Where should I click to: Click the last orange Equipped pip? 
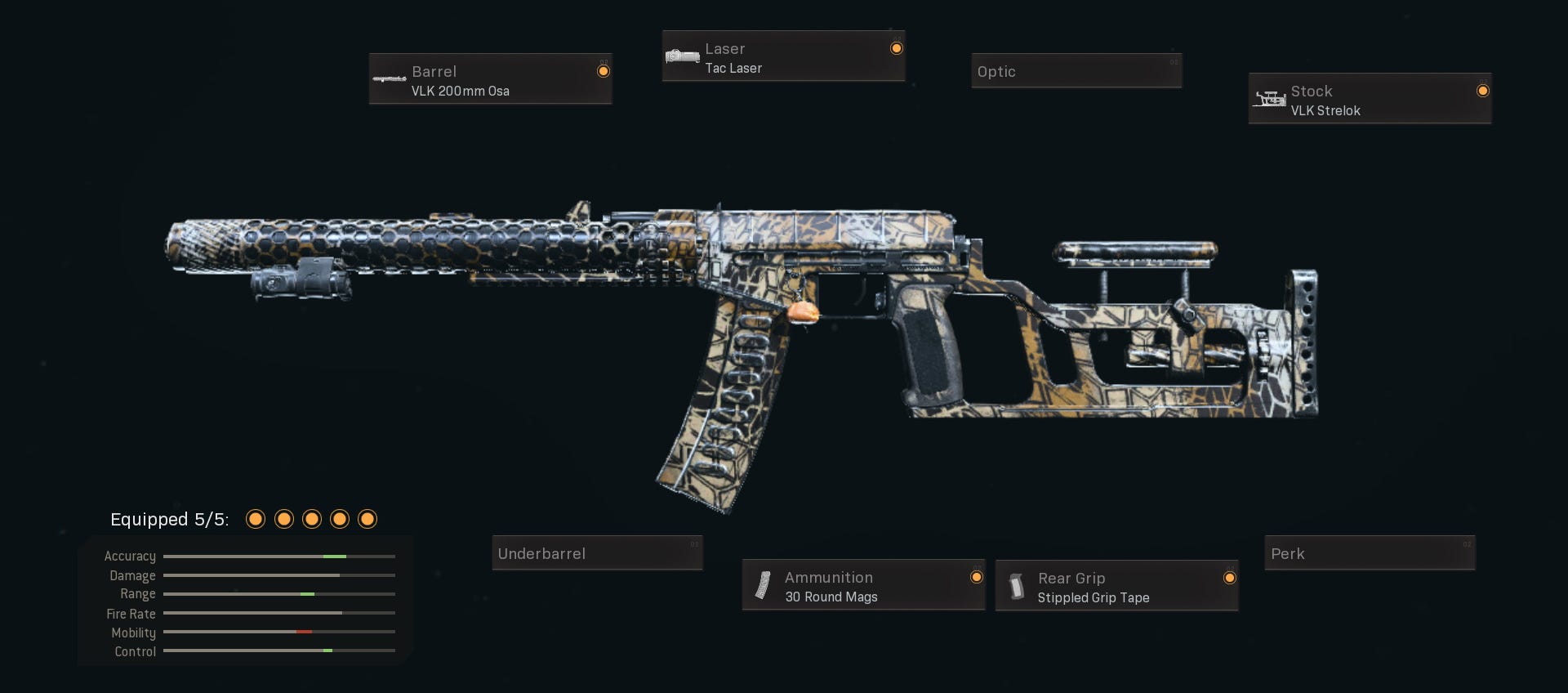(367, 519)
